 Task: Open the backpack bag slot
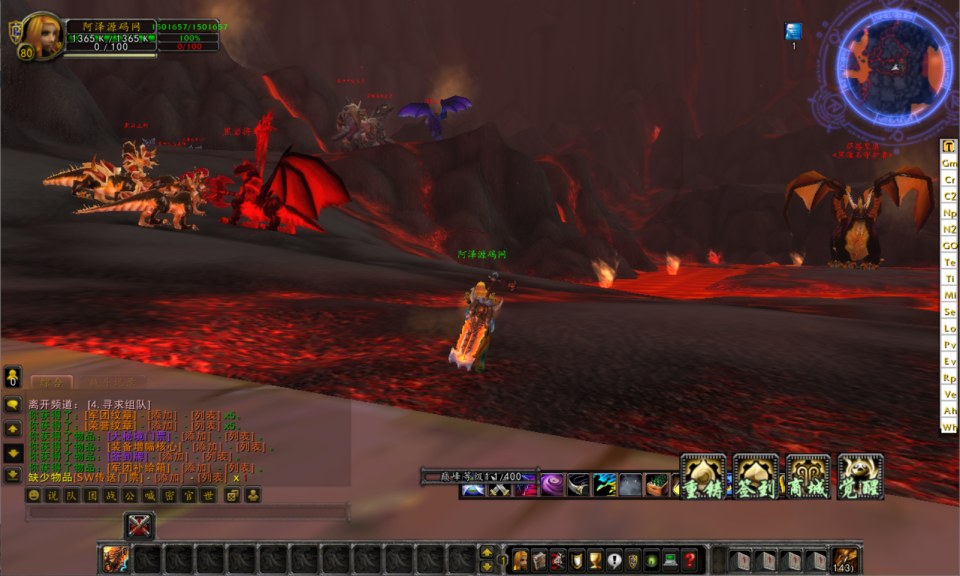[x=845, y=560]
